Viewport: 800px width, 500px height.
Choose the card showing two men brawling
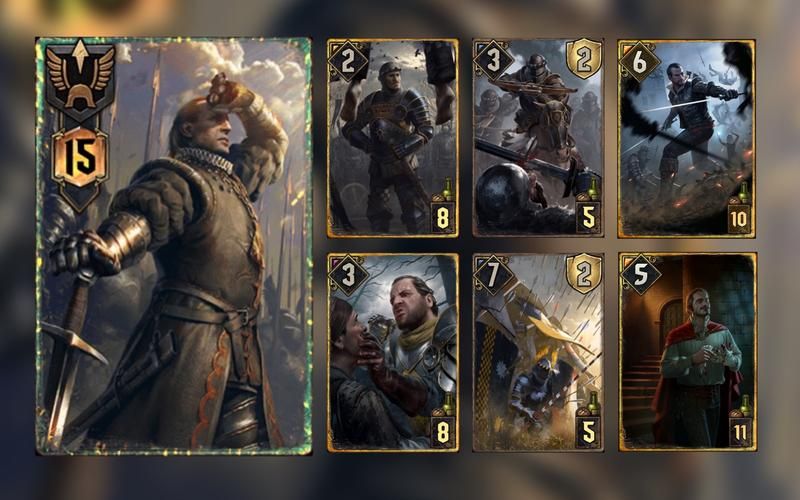tap(393, 352)
